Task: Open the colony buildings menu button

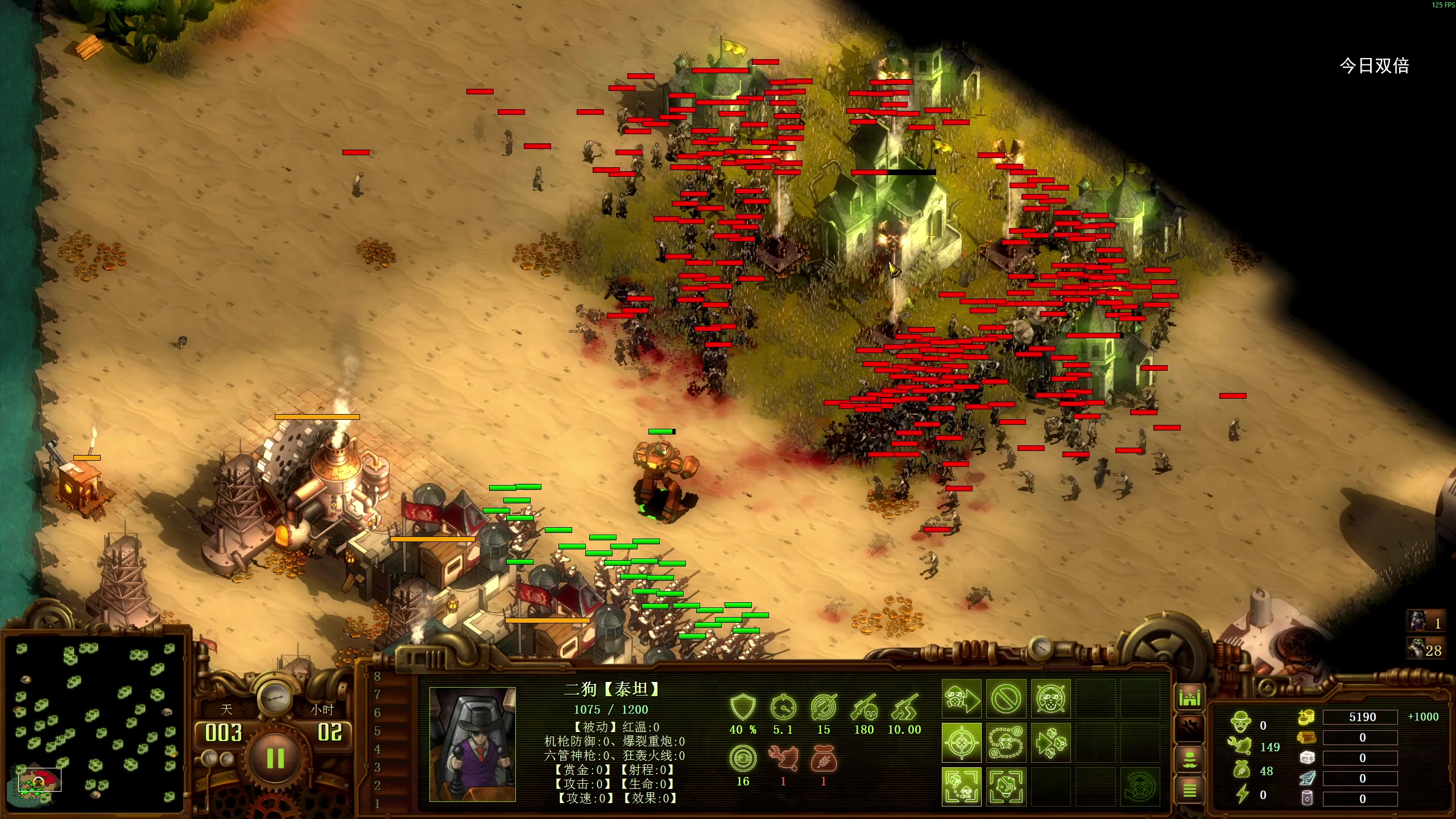Action: point(1189,697)
